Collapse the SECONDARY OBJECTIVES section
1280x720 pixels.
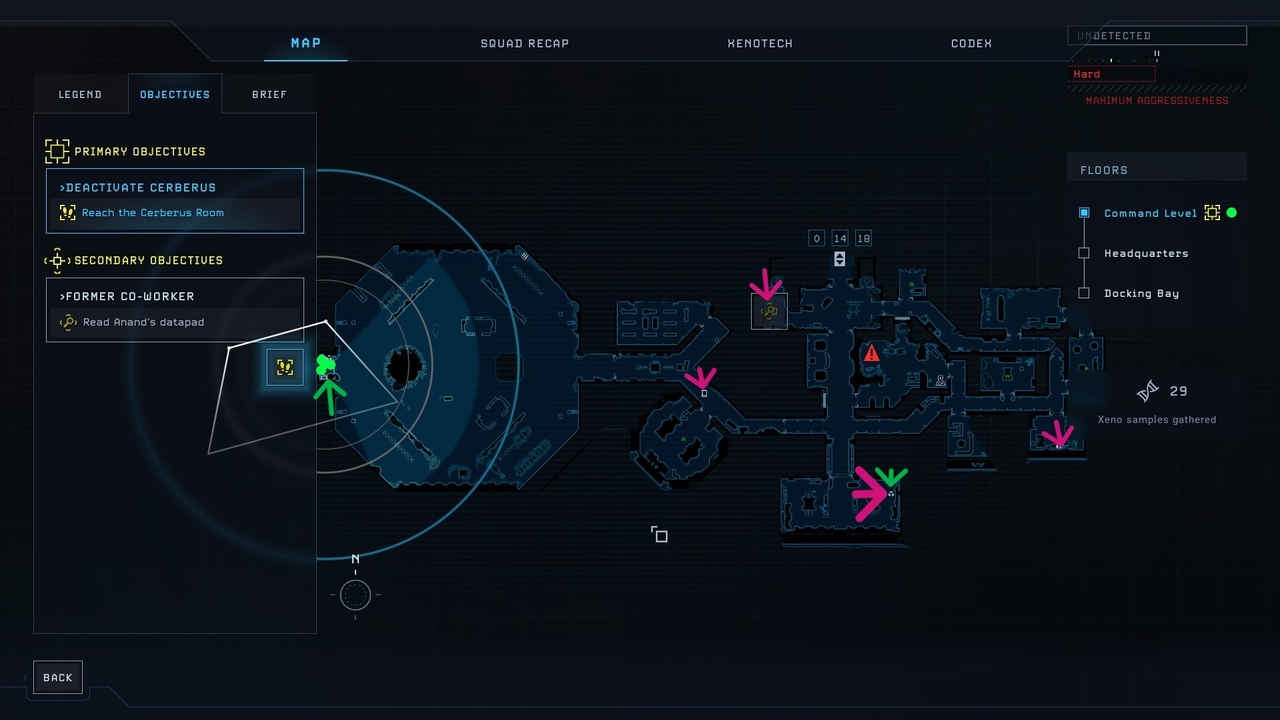coord(57,260)
